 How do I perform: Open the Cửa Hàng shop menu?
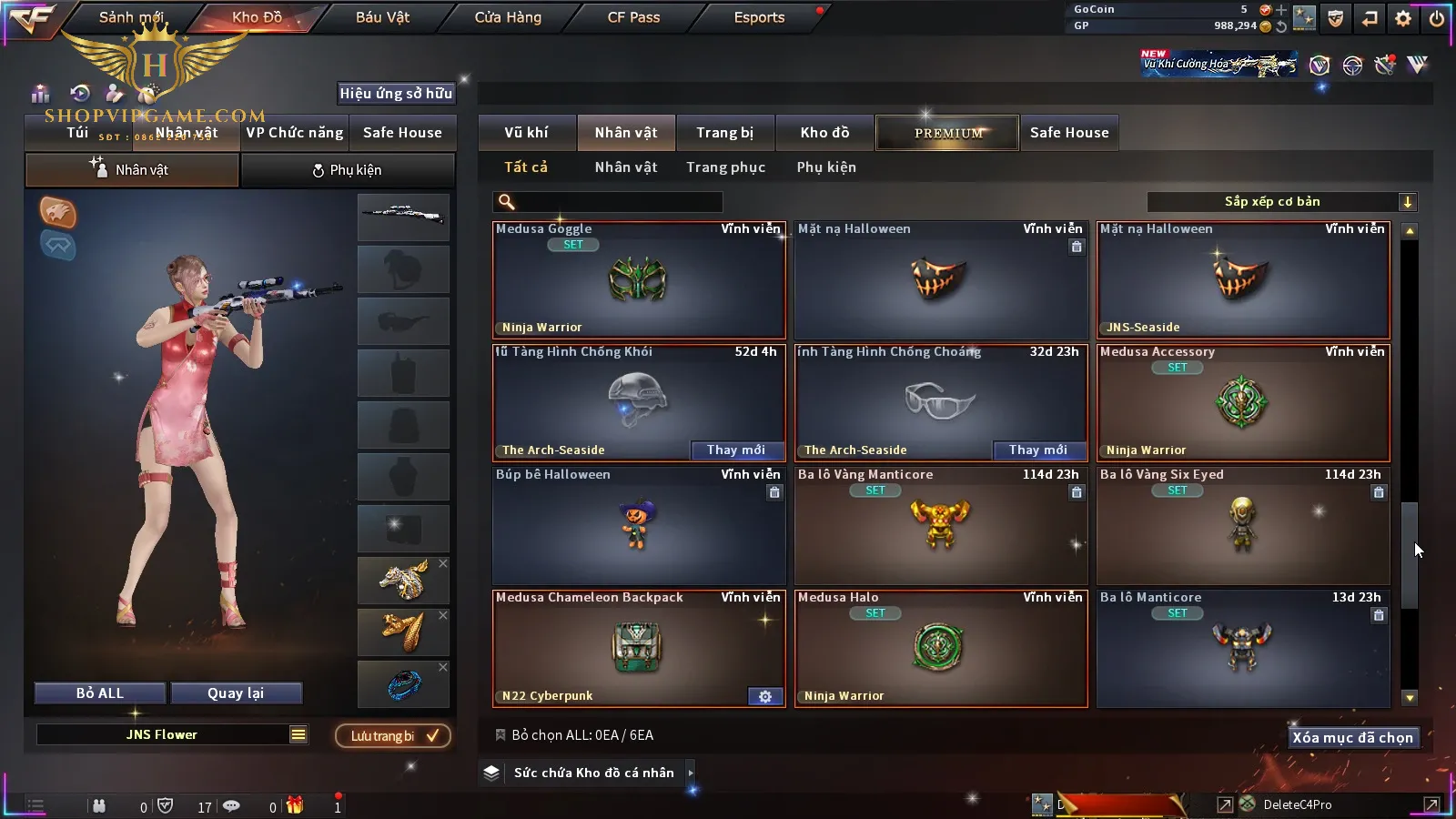(508, 17)
